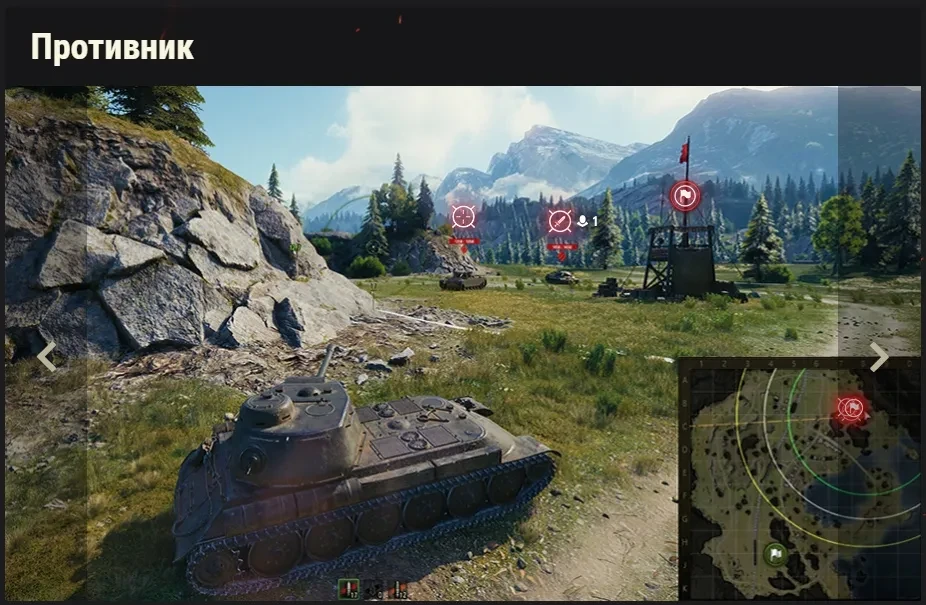Image resolution: width=926 pixels, height=605 pixels.
Task: Open the minimap of the battlefield
Action: click(x=798, y=478)
